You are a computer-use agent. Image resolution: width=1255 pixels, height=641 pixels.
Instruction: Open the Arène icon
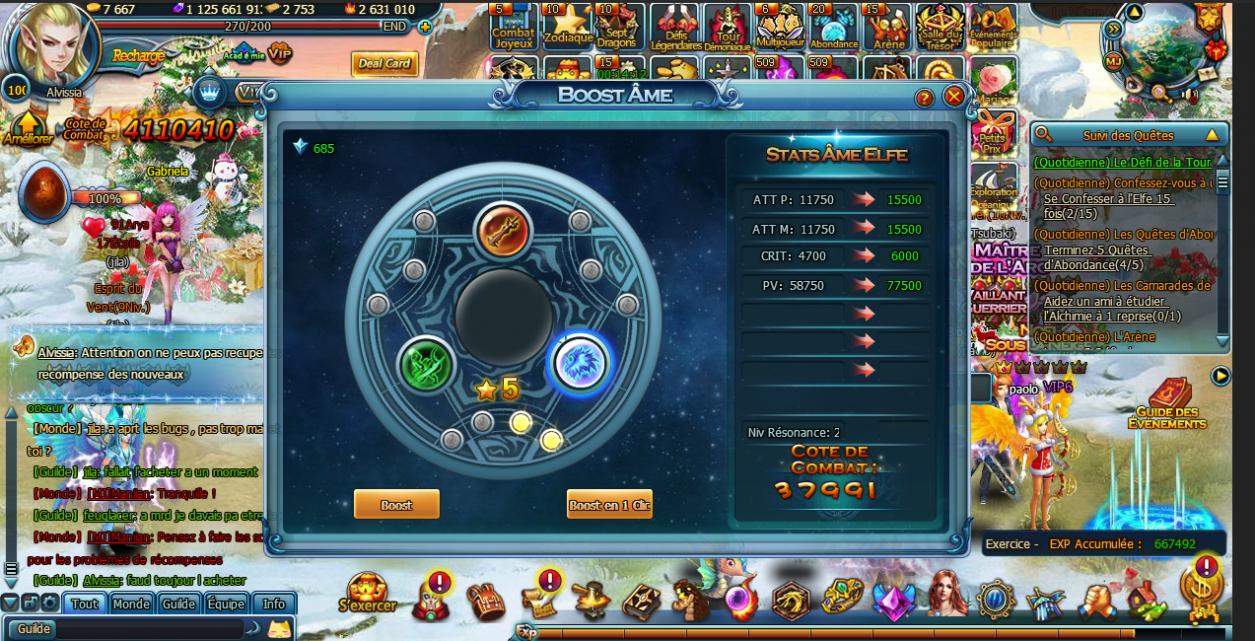pos(885,27)
